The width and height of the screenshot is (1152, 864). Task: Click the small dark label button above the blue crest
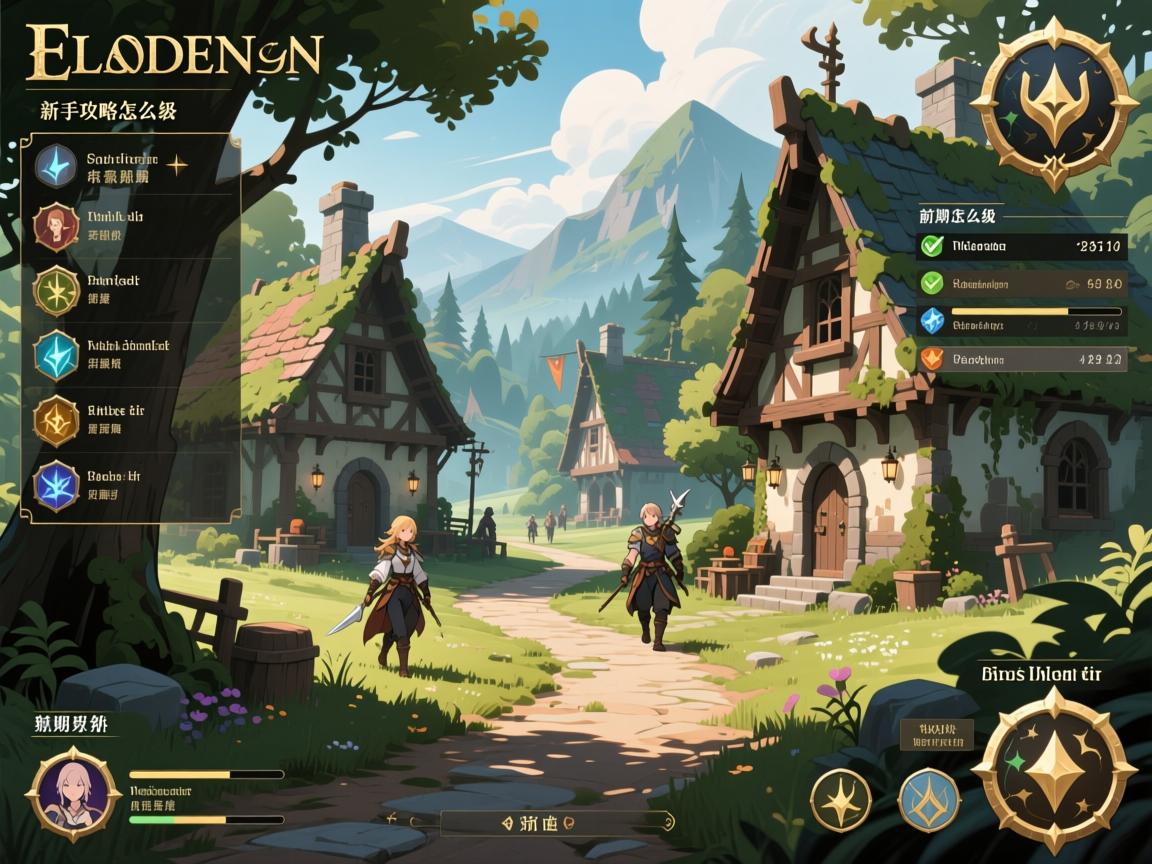[936, 734]
